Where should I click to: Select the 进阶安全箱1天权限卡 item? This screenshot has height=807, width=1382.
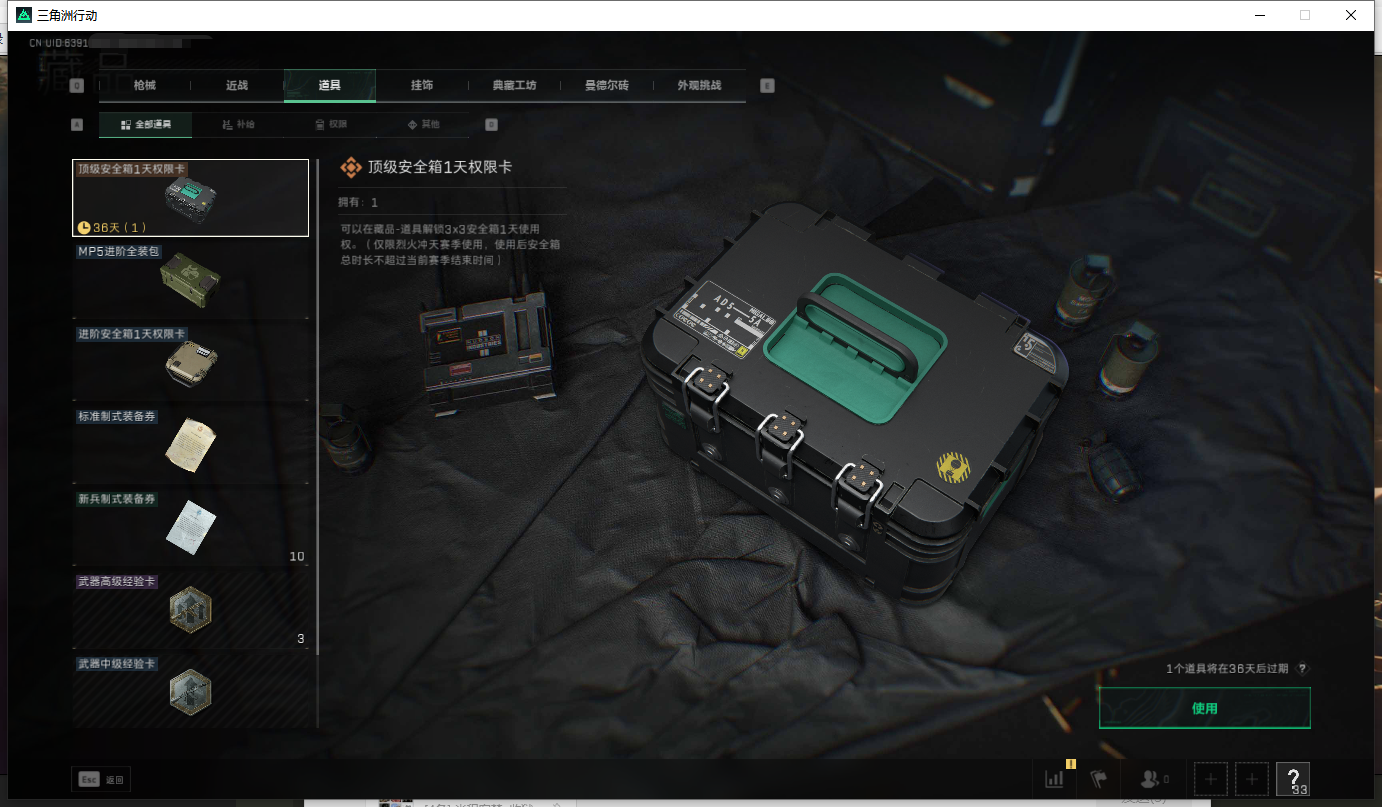click(190, 362)
